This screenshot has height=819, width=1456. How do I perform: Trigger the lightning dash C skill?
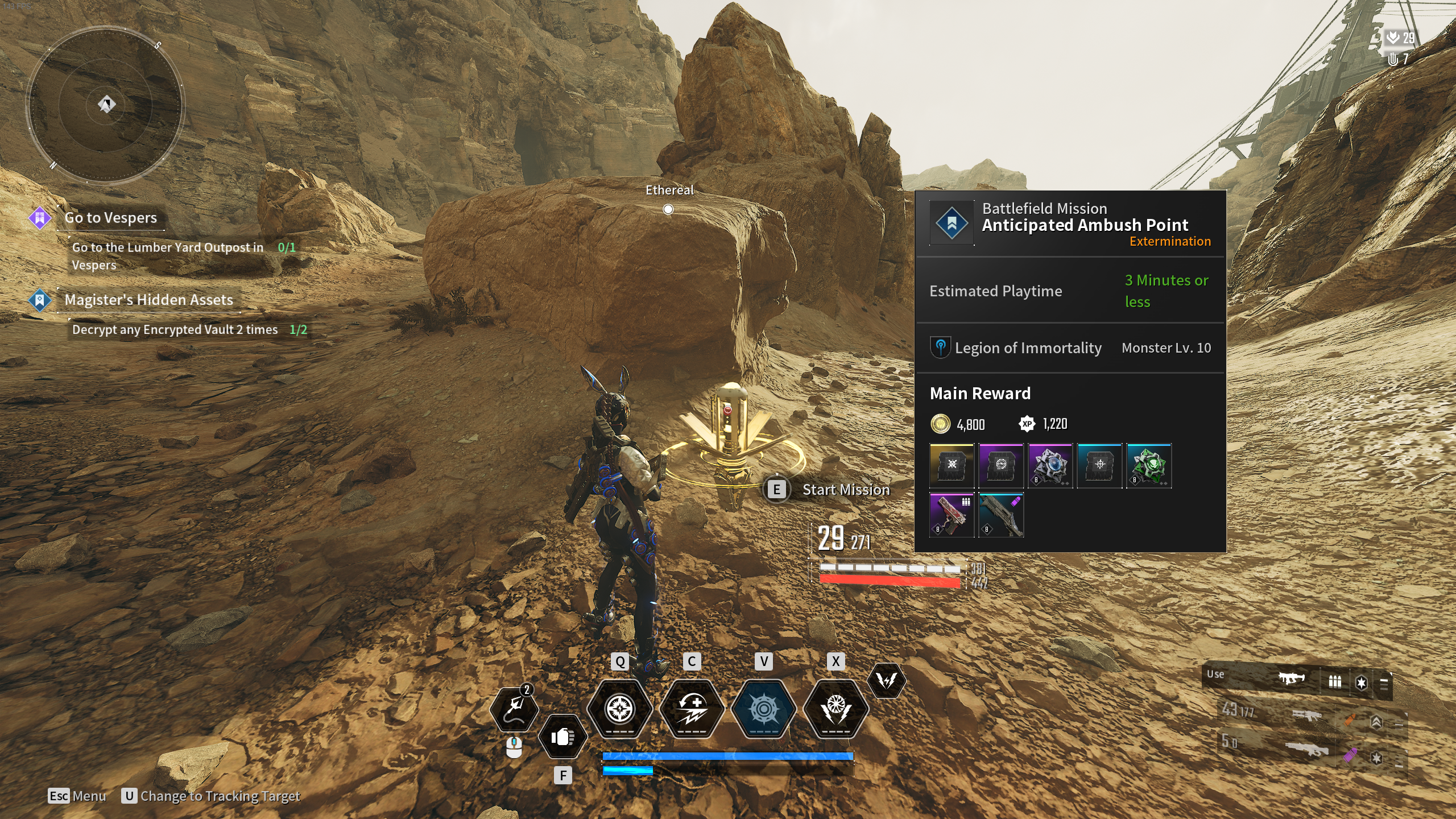tap(692, 709)
